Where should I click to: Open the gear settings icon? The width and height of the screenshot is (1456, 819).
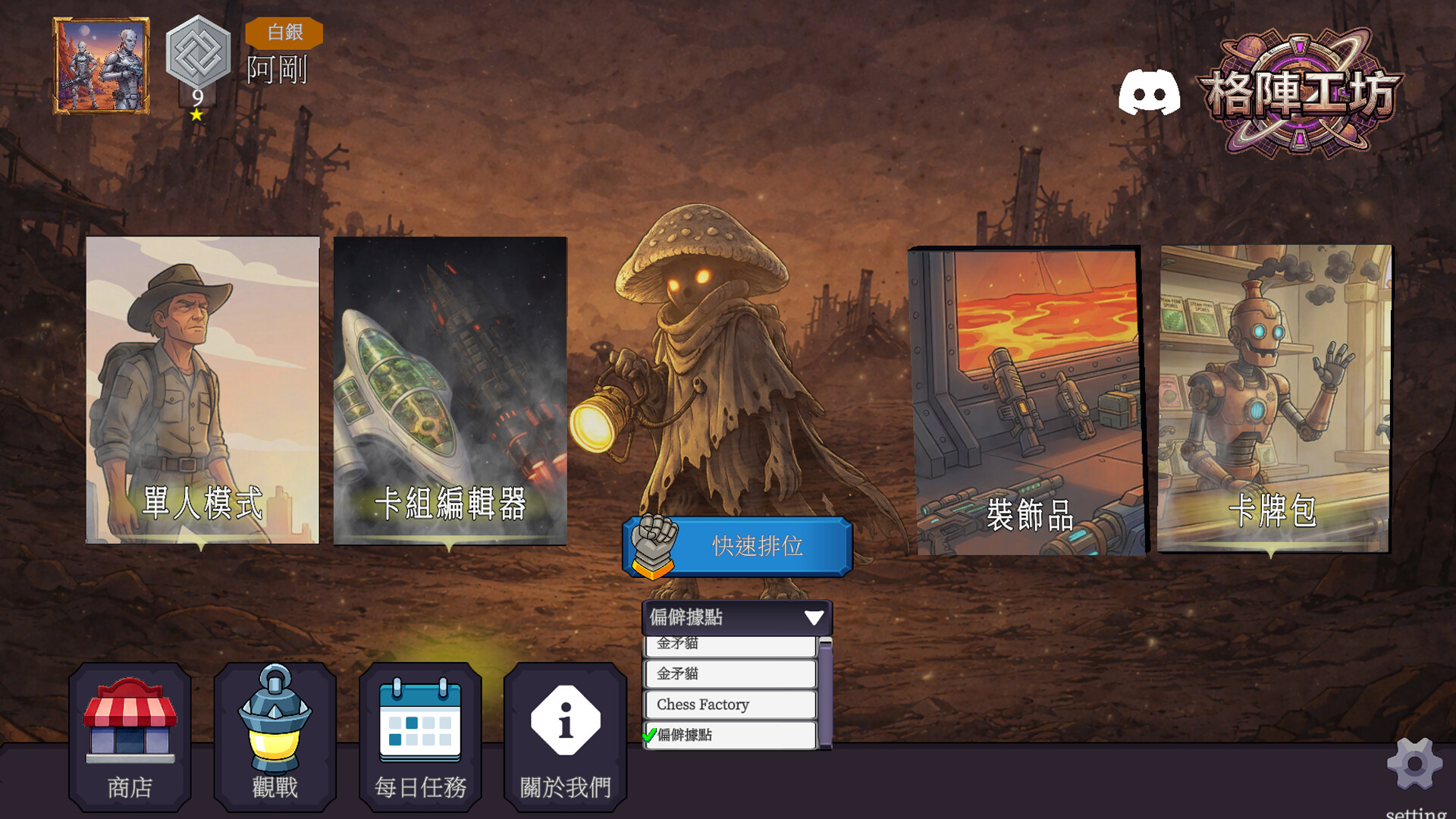[x=1414, y=764]
